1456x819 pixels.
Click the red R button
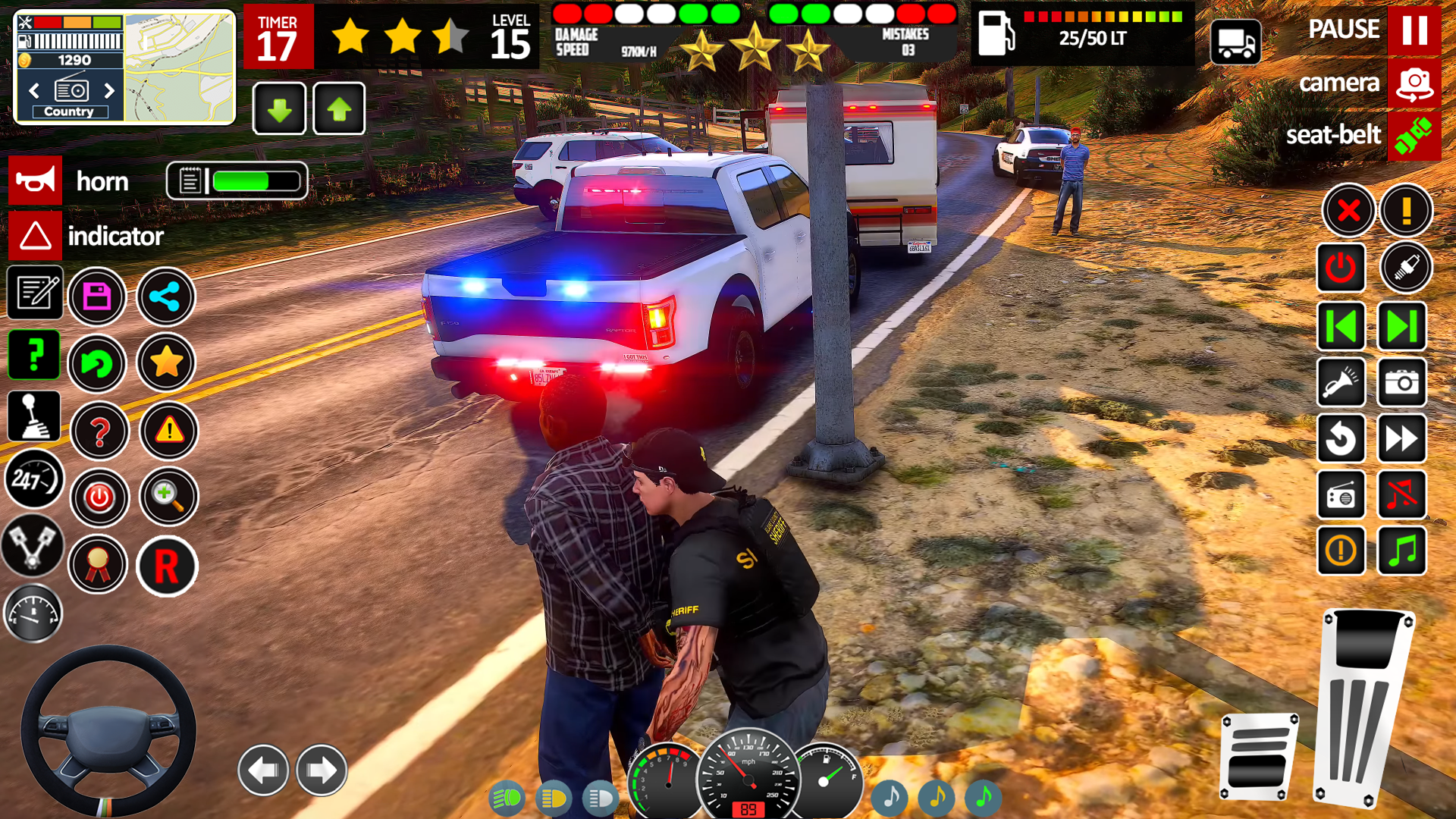[167, 566]
